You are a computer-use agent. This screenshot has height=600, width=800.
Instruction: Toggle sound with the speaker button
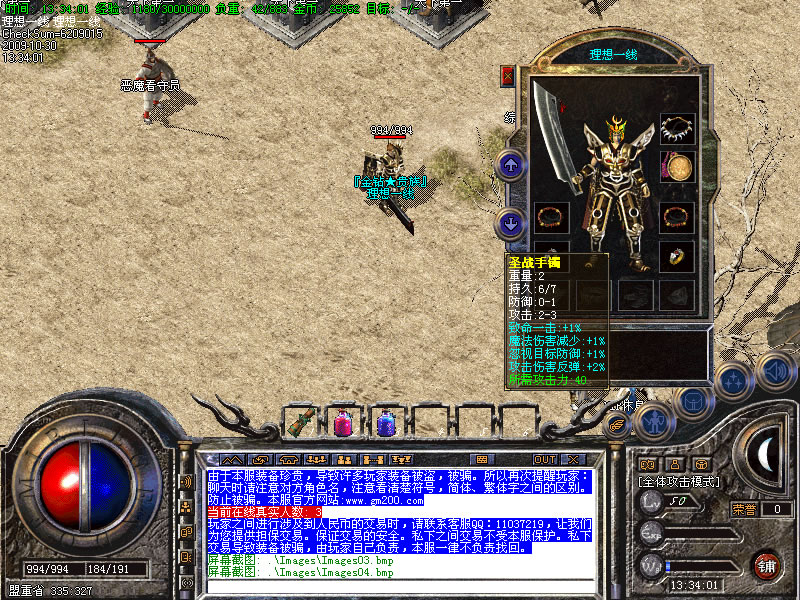(x=773, y=372)
